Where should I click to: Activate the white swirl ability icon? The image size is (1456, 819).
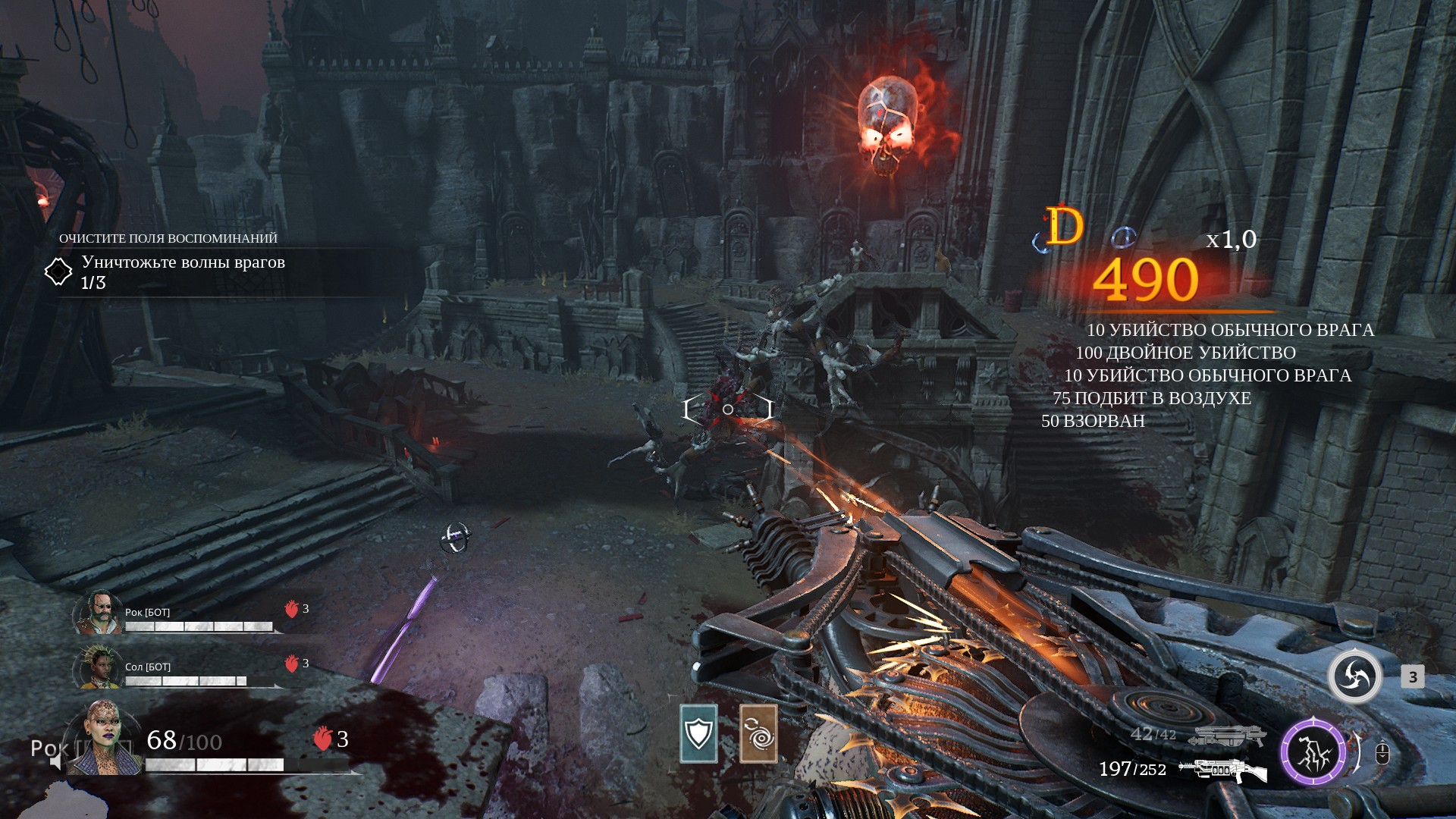point(1355,676)
